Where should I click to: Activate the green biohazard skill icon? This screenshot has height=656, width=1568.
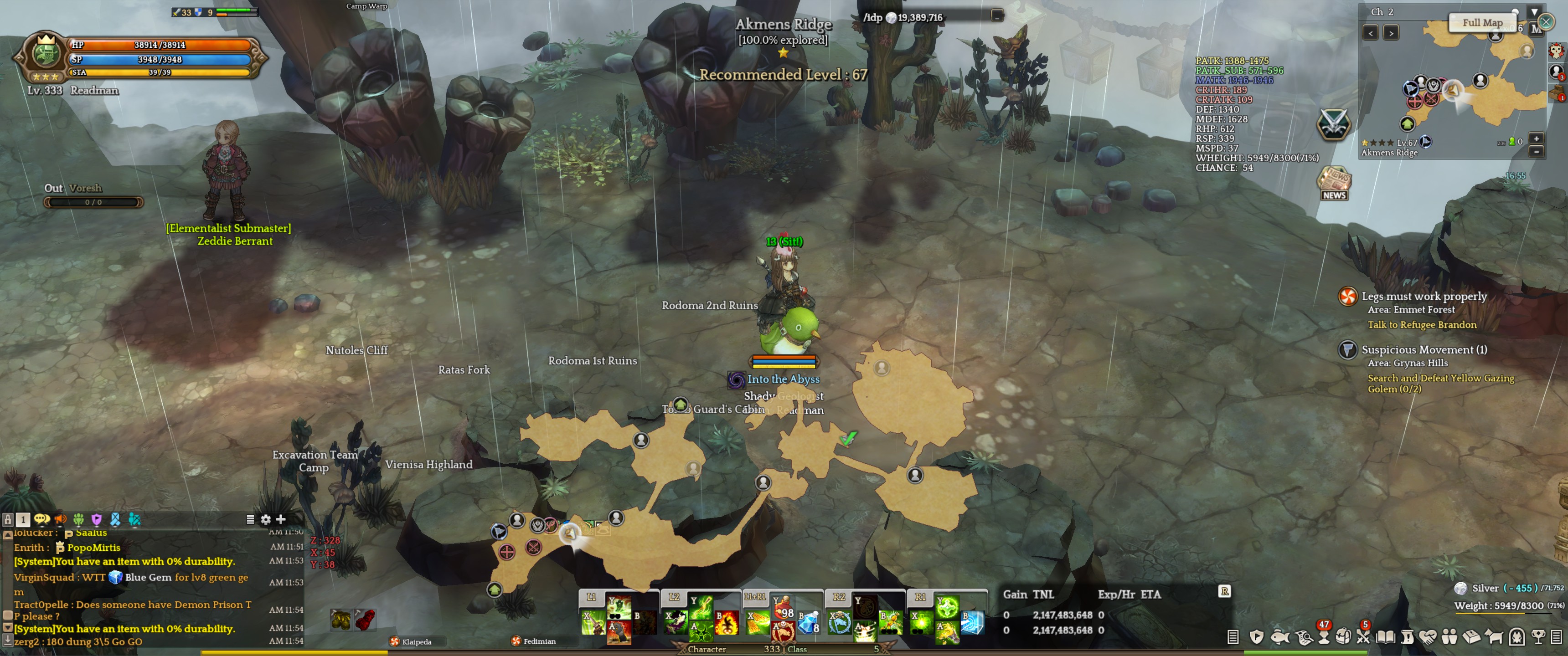(700, 633)
